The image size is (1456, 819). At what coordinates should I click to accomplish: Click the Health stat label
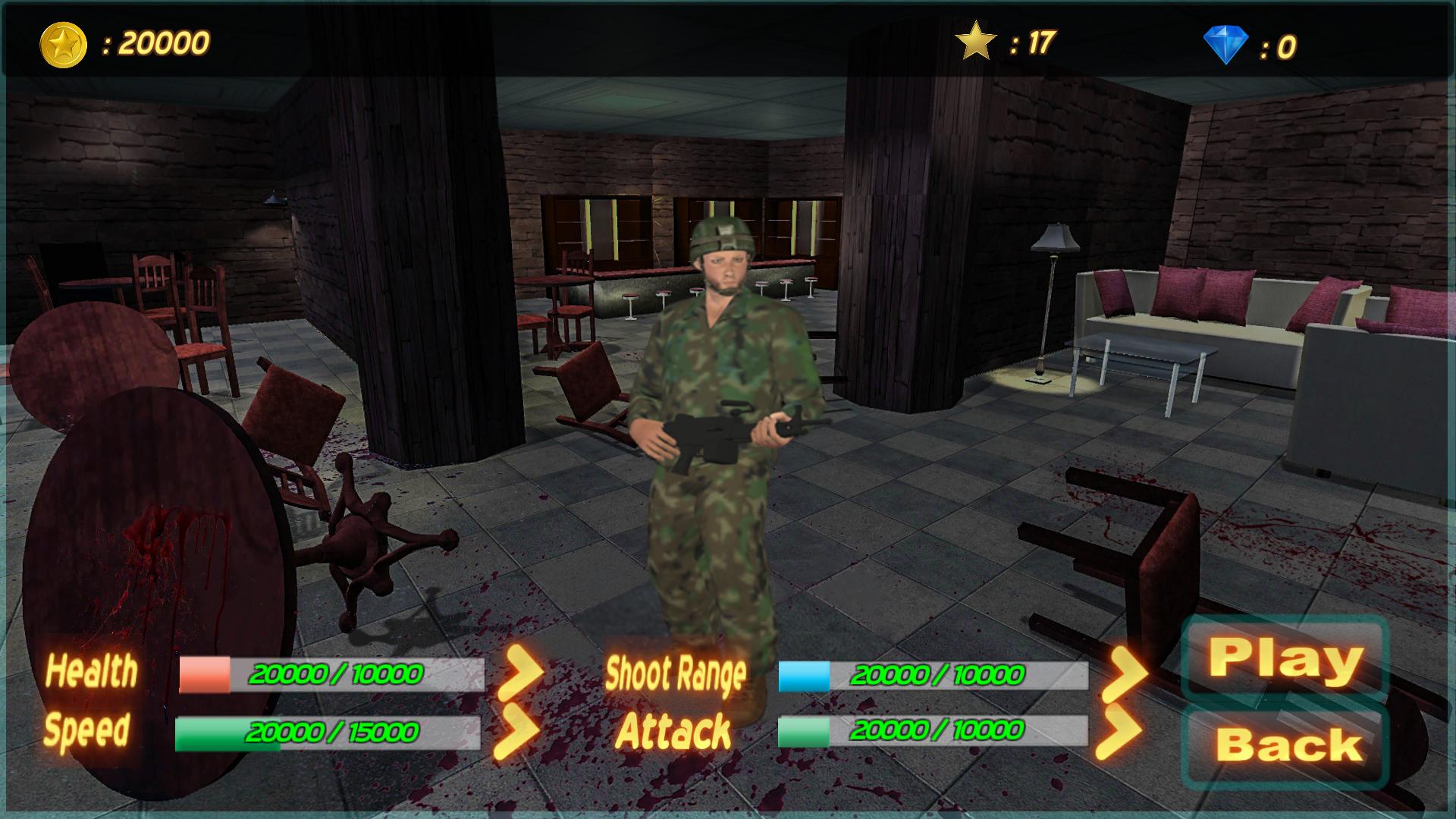point(93,671)
